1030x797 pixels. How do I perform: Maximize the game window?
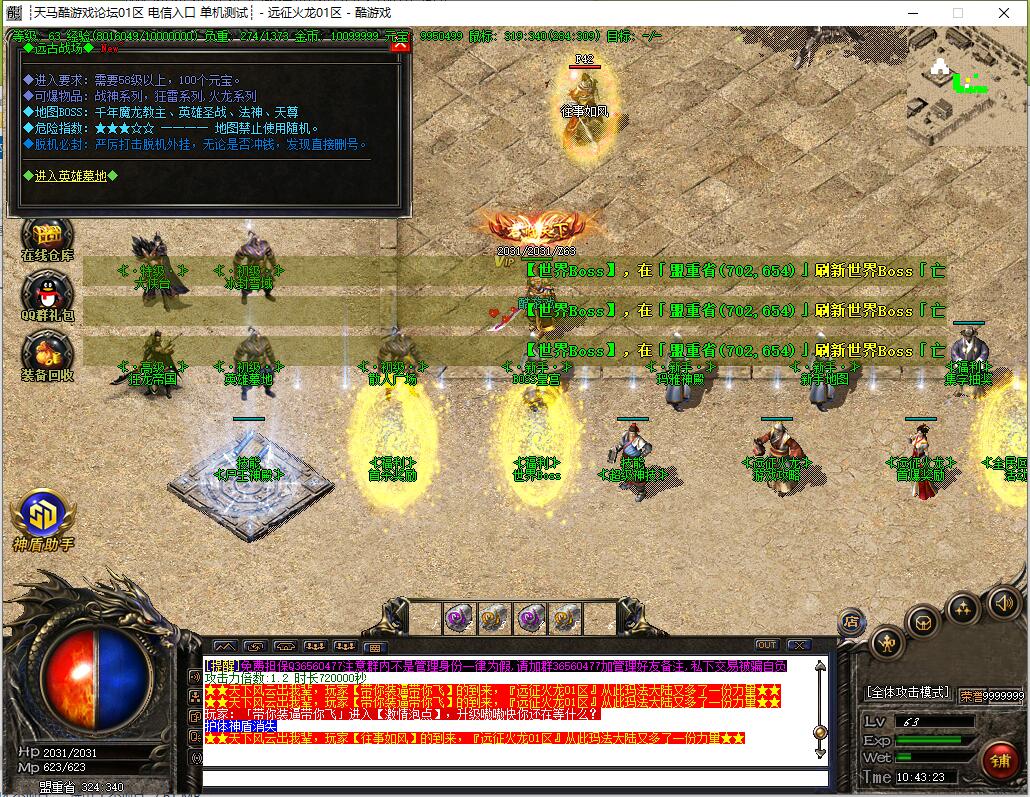(957, 13)
